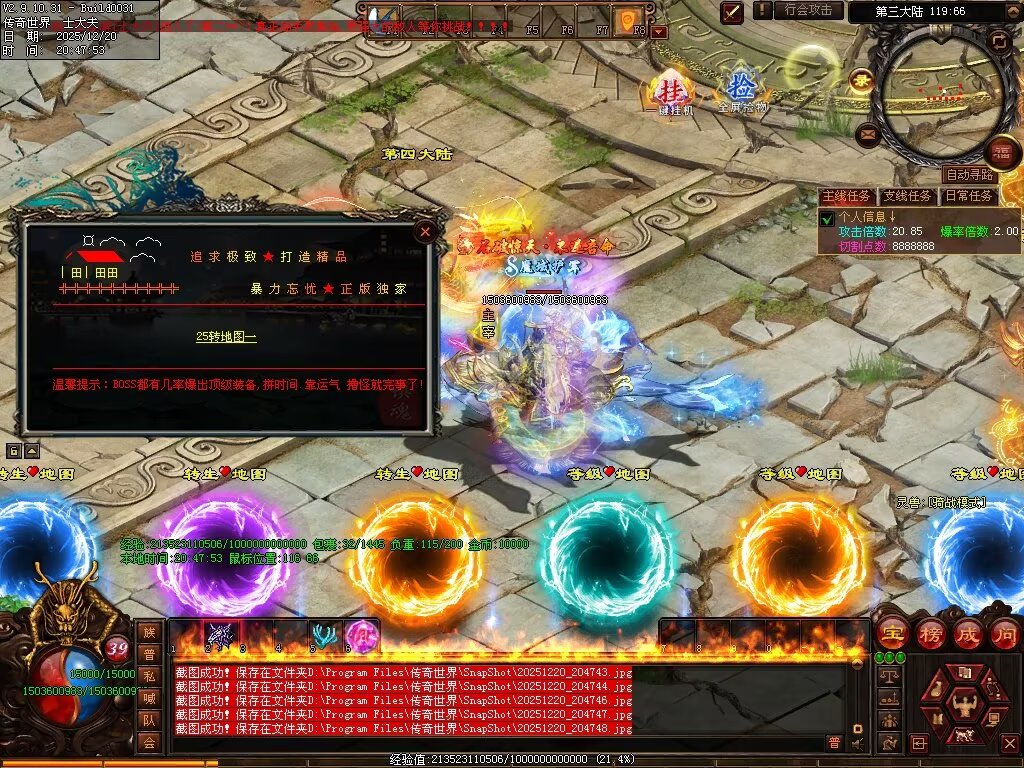Screen dimensions: 1024x768
Task: Click the 行会攻击 guild attack button
Action: [809, 10]
